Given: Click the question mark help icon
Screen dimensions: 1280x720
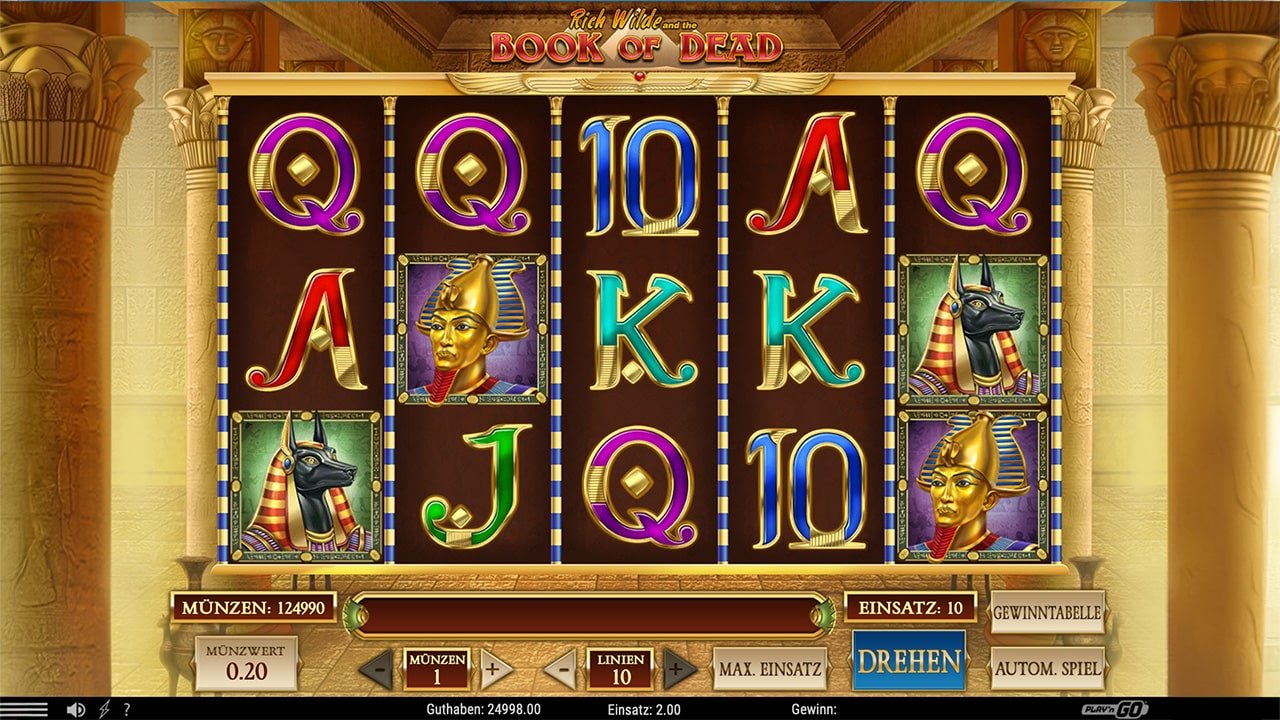Looking at the screenshot, I should click(126, 708).
